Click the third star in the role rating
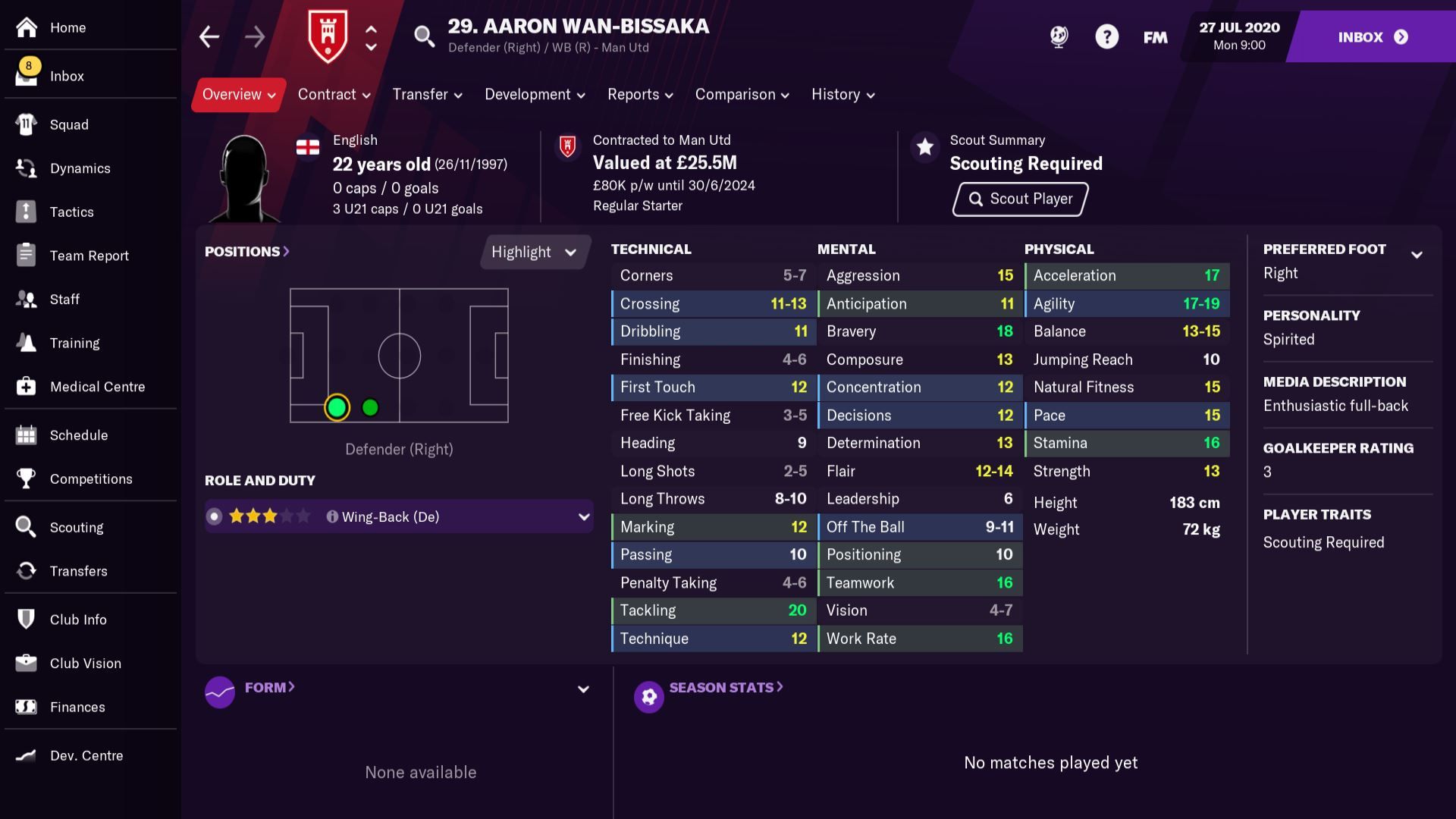 270,516
